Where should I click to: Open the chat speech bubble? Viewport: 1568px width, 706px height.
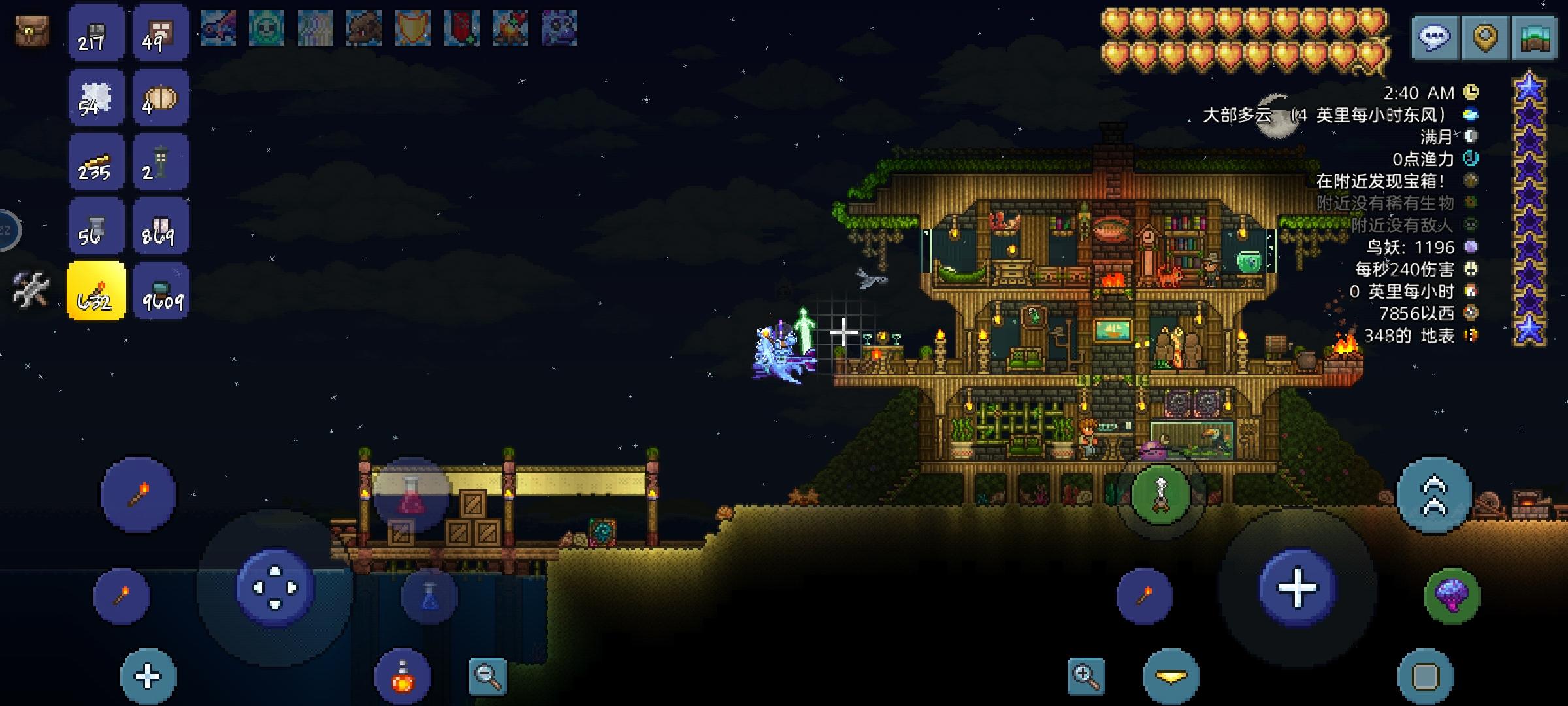coord(1434,37)
